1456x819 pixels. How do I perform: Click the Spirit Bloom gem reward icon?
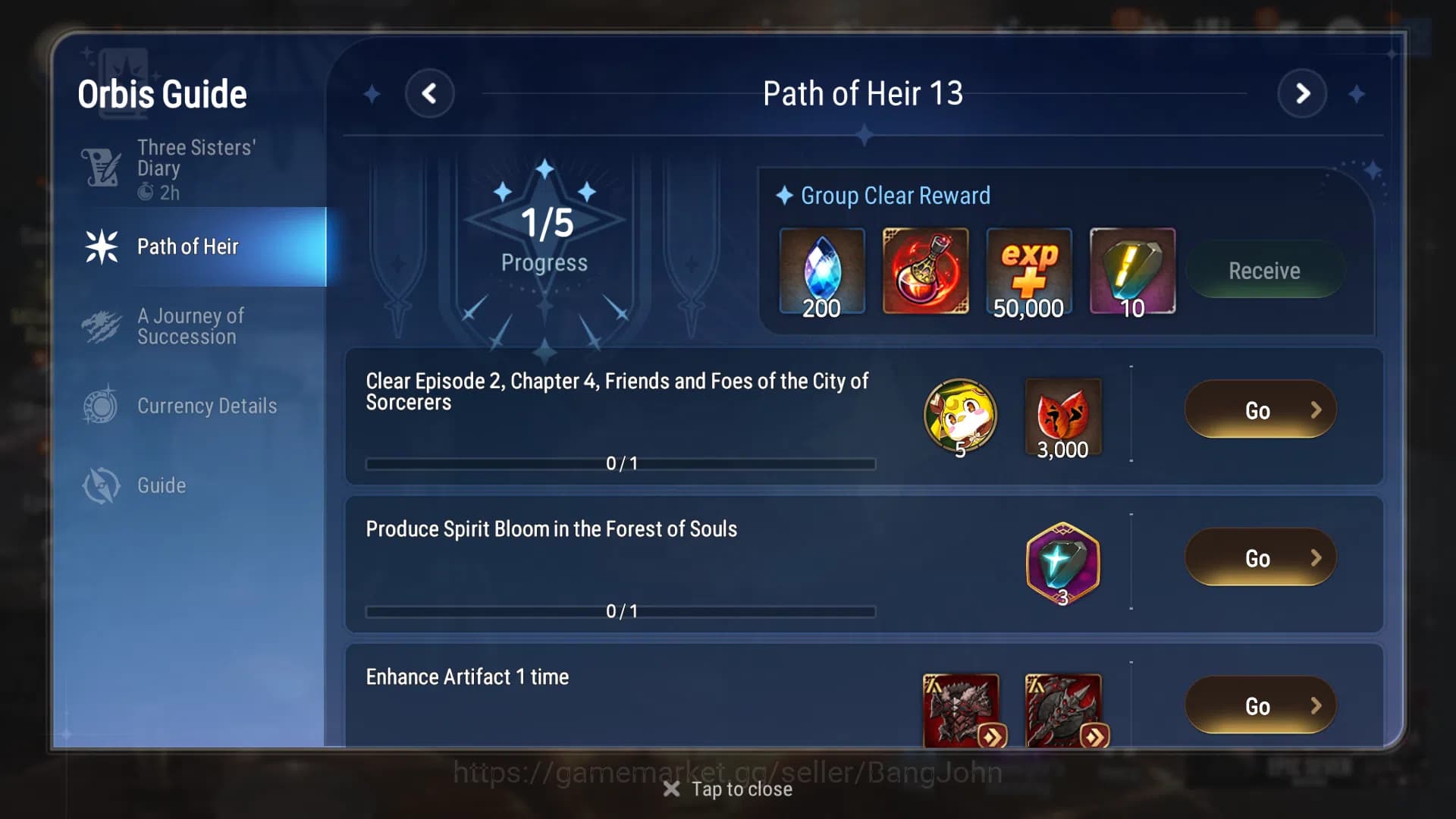[1062, 561]
